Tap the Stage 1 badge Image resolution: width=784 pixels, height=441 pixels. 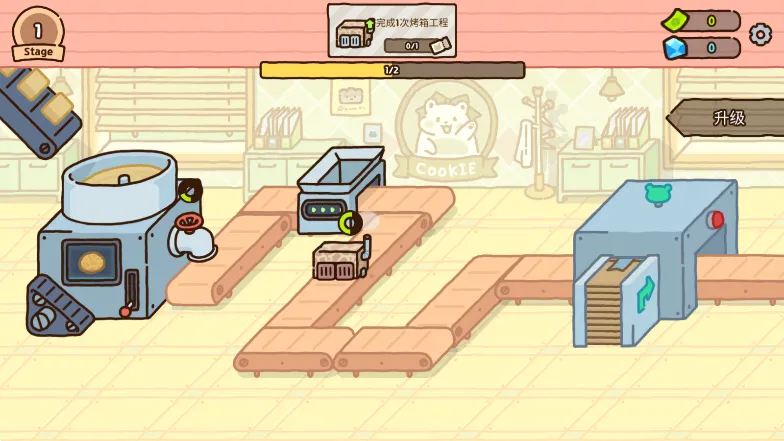(x=38, y=33)
